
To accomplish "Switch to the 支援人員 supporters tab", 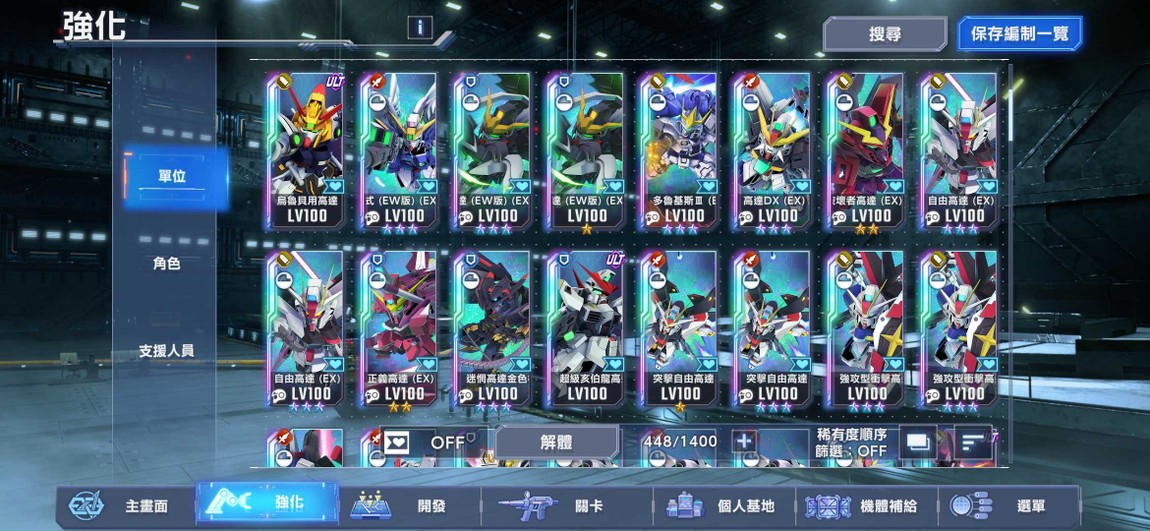I will click(167, 351).
